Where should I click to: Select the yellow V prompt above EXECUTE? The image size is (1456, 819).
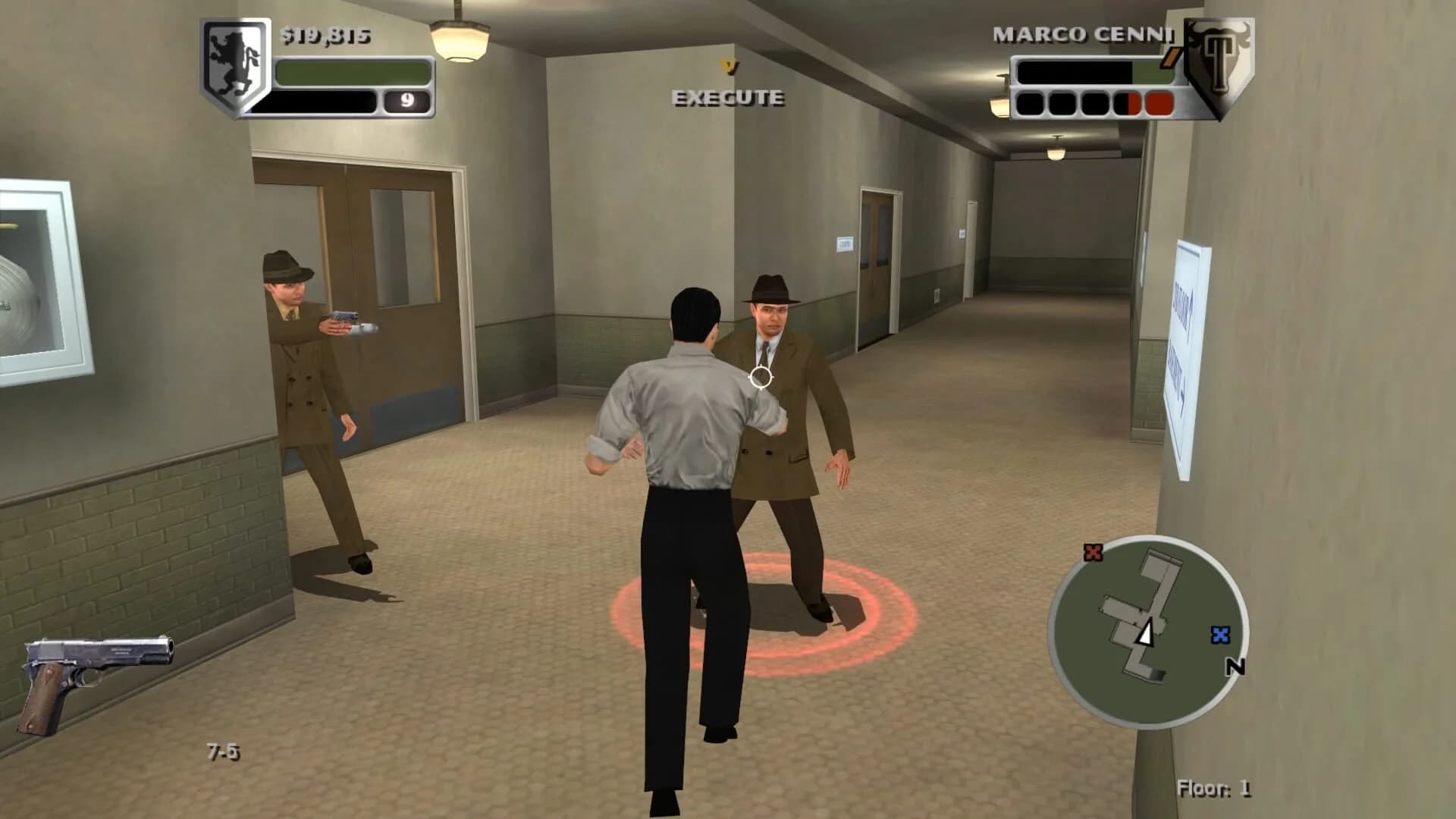[729, 67]
